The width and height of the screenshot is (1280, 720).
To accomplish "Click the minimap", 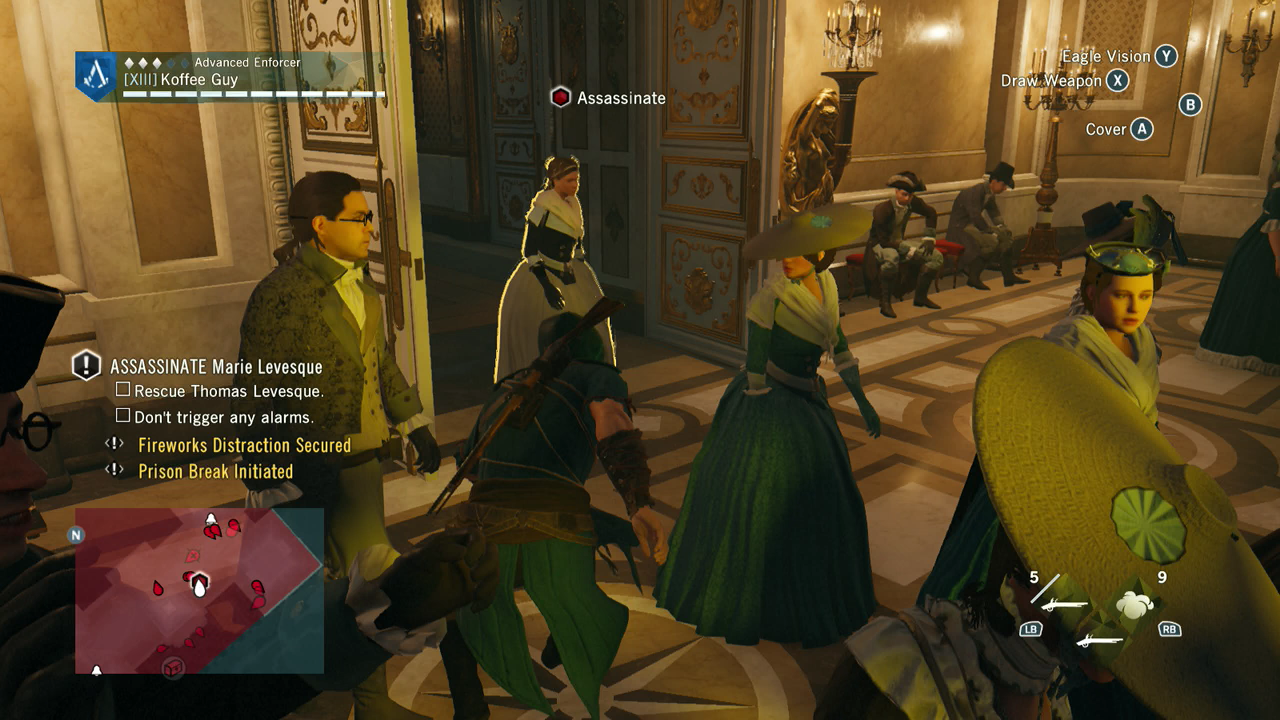I will (x=199, y=590).
